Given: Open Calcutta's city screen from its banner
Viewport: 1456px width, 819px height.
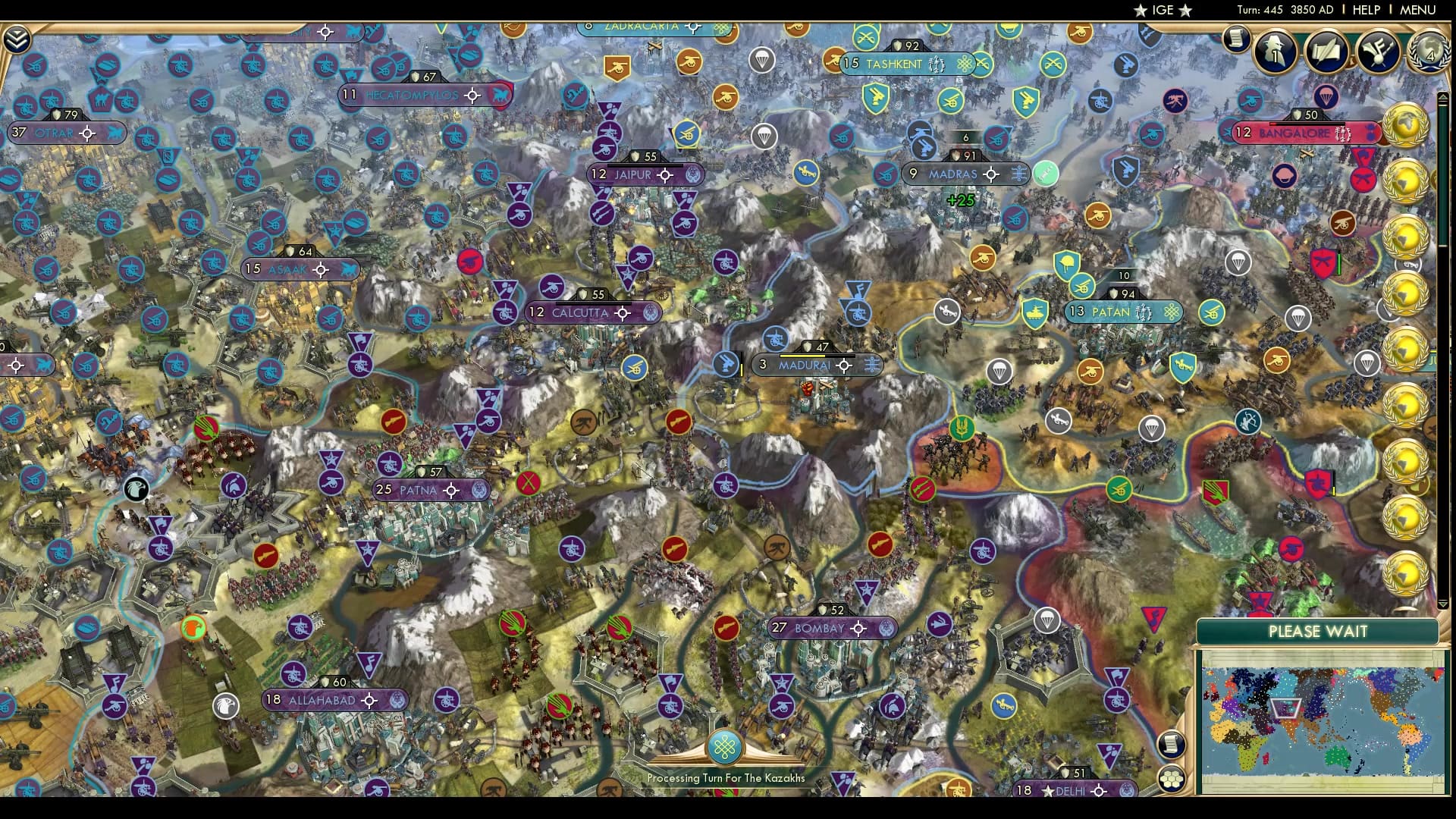Looking at the screenshot, I should pyautogui.click(x=580, y=312).
